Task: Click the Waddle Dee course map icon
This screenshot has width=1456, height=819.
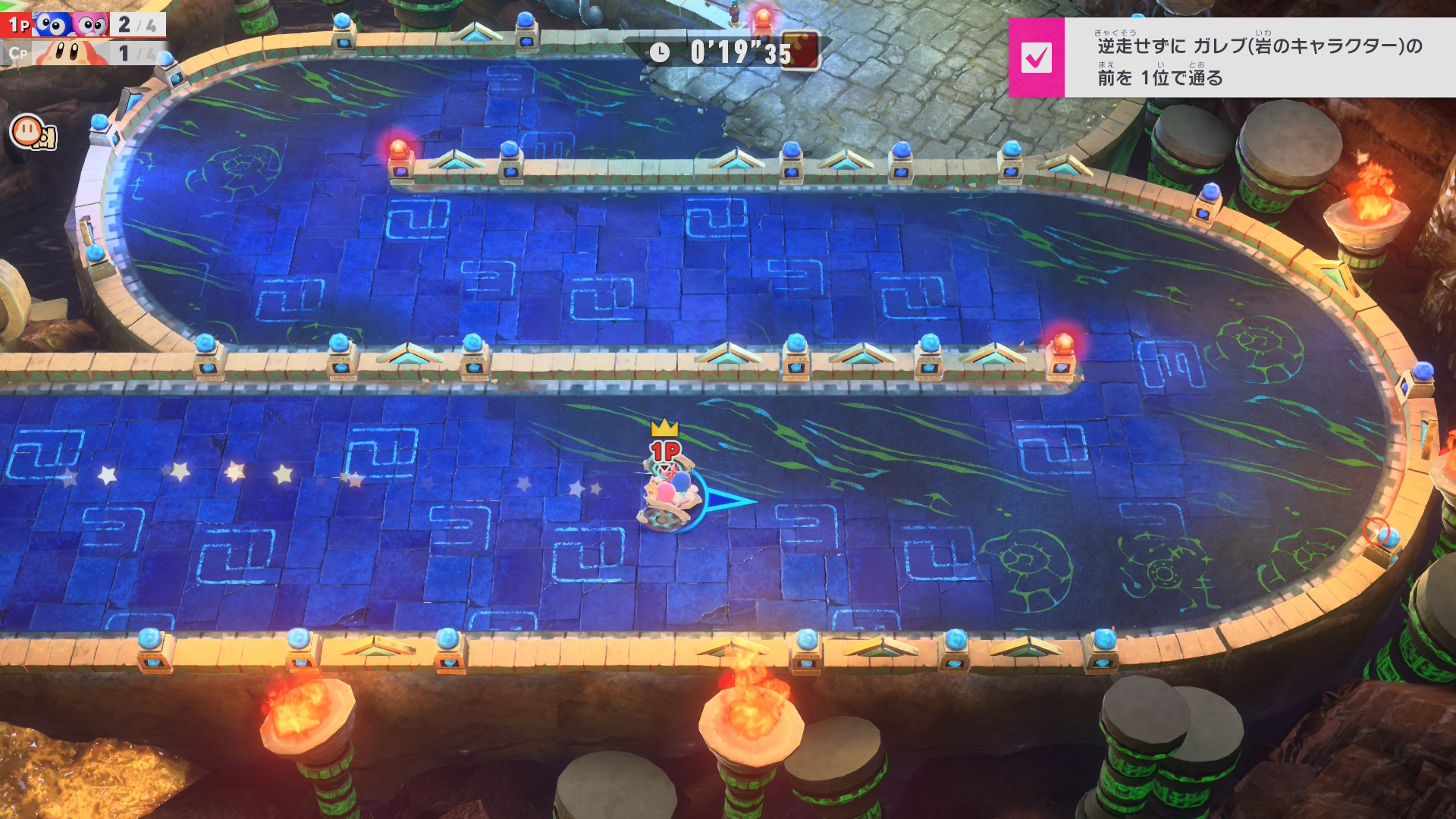Action: pyautogui.click(x=32, y=132)
